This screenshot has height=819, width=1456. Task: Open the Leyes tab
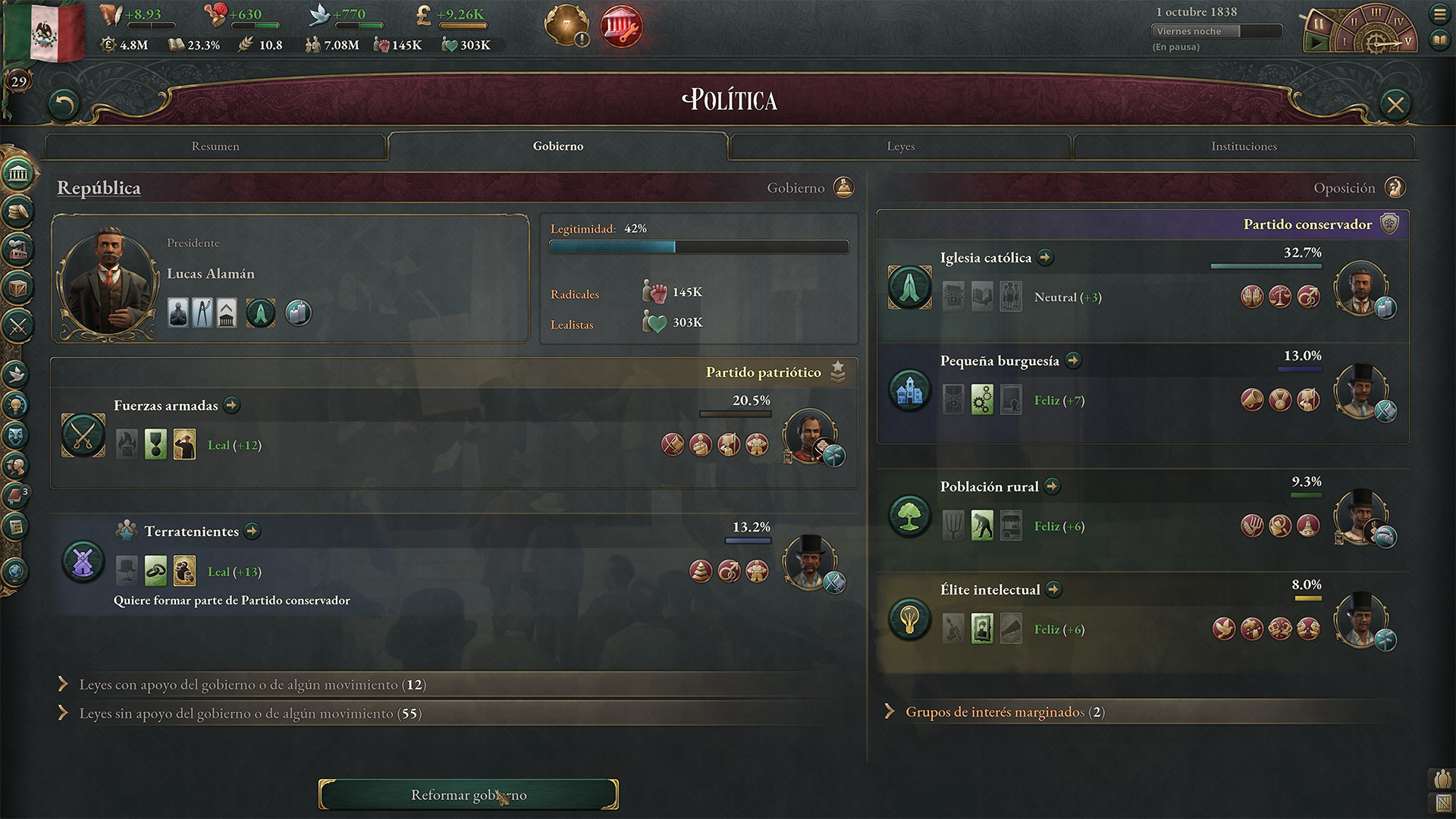(x=900, y=146)
